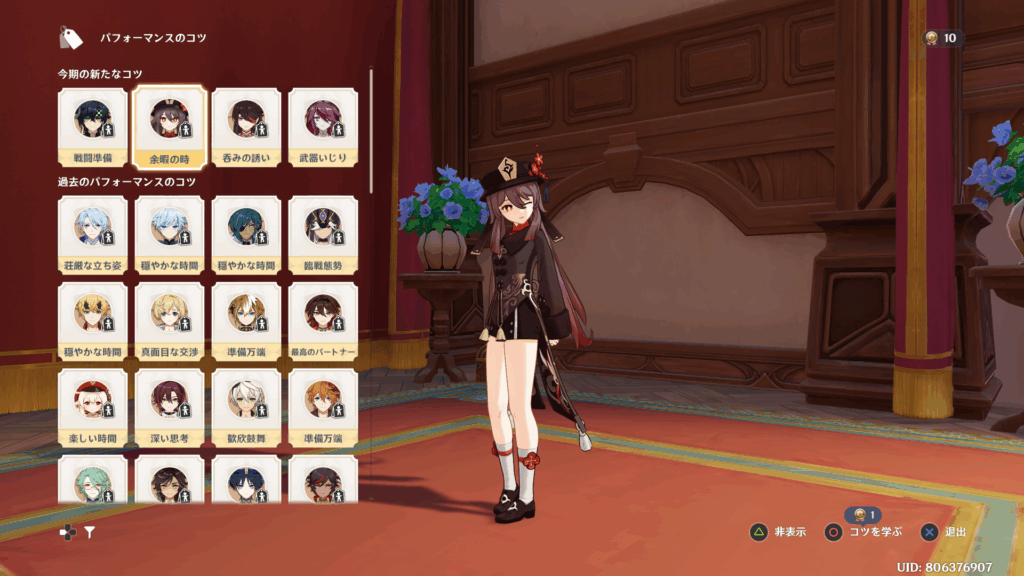
Task: Choose the highlighted 余暇の時 card
Action: tap(170, 127)
